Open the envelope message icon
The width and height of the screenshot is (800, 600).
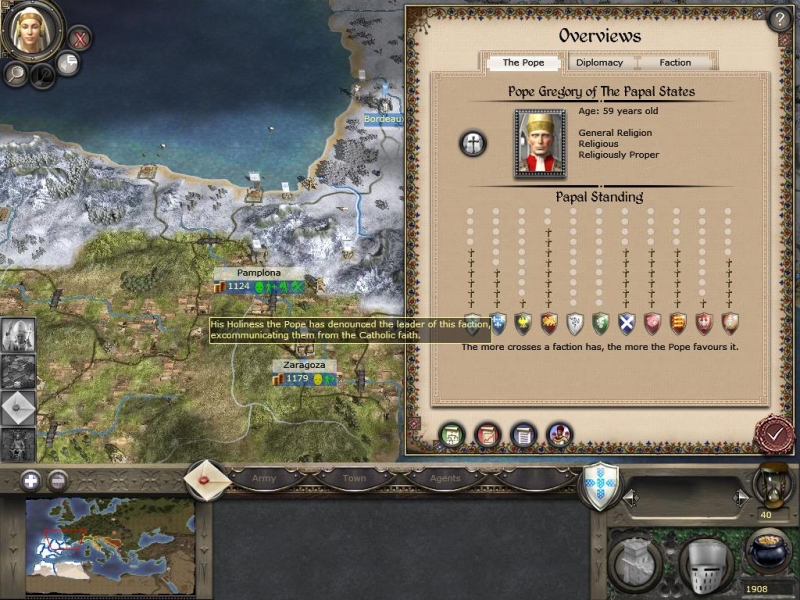point(208,478)
